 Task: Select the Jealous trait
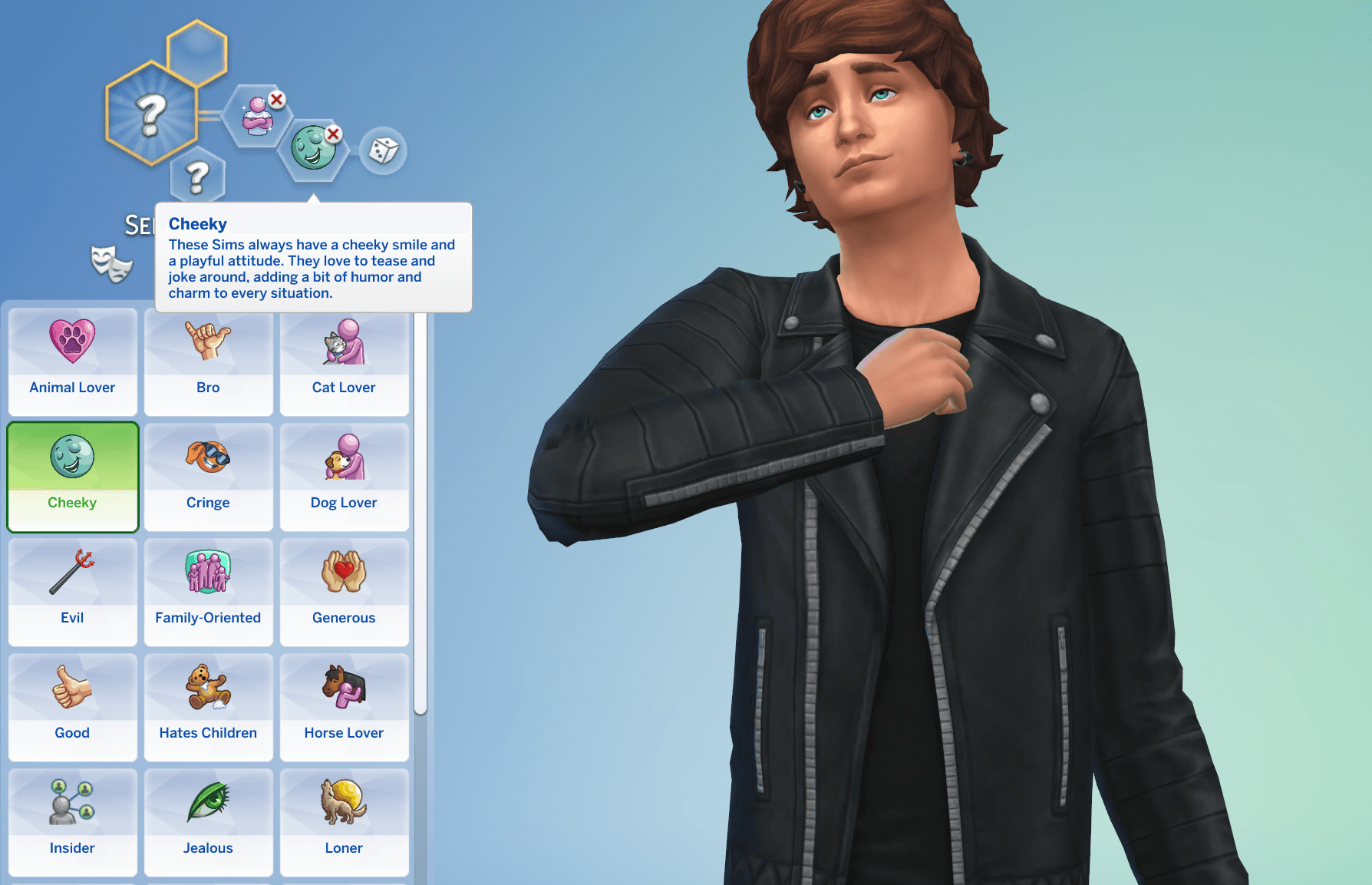[208, 821]
